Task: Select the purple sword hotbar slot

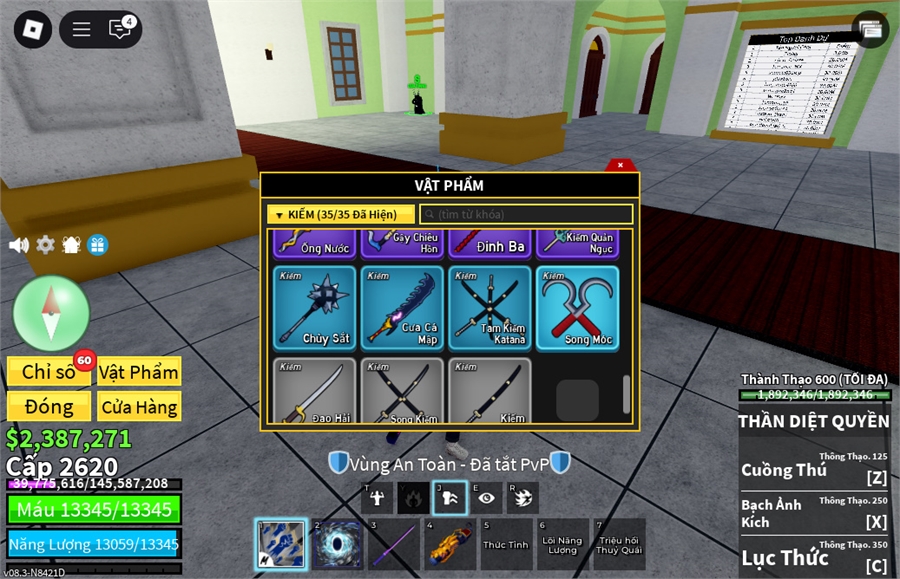Action: click(x=392, y=544)
